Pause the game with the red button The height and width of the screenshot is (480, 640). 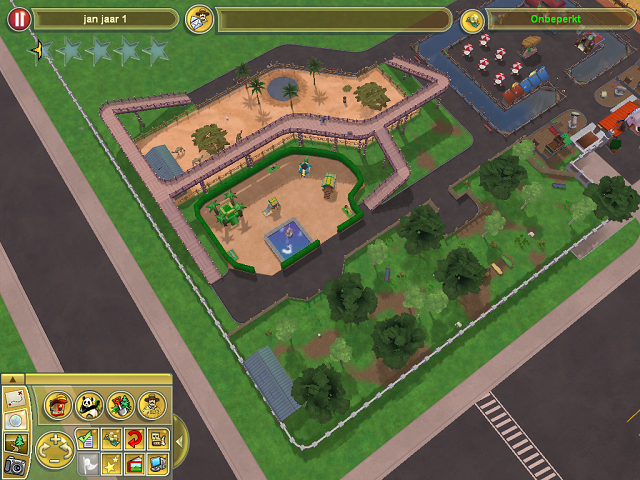pyautogui.click(x=18, y=19)
